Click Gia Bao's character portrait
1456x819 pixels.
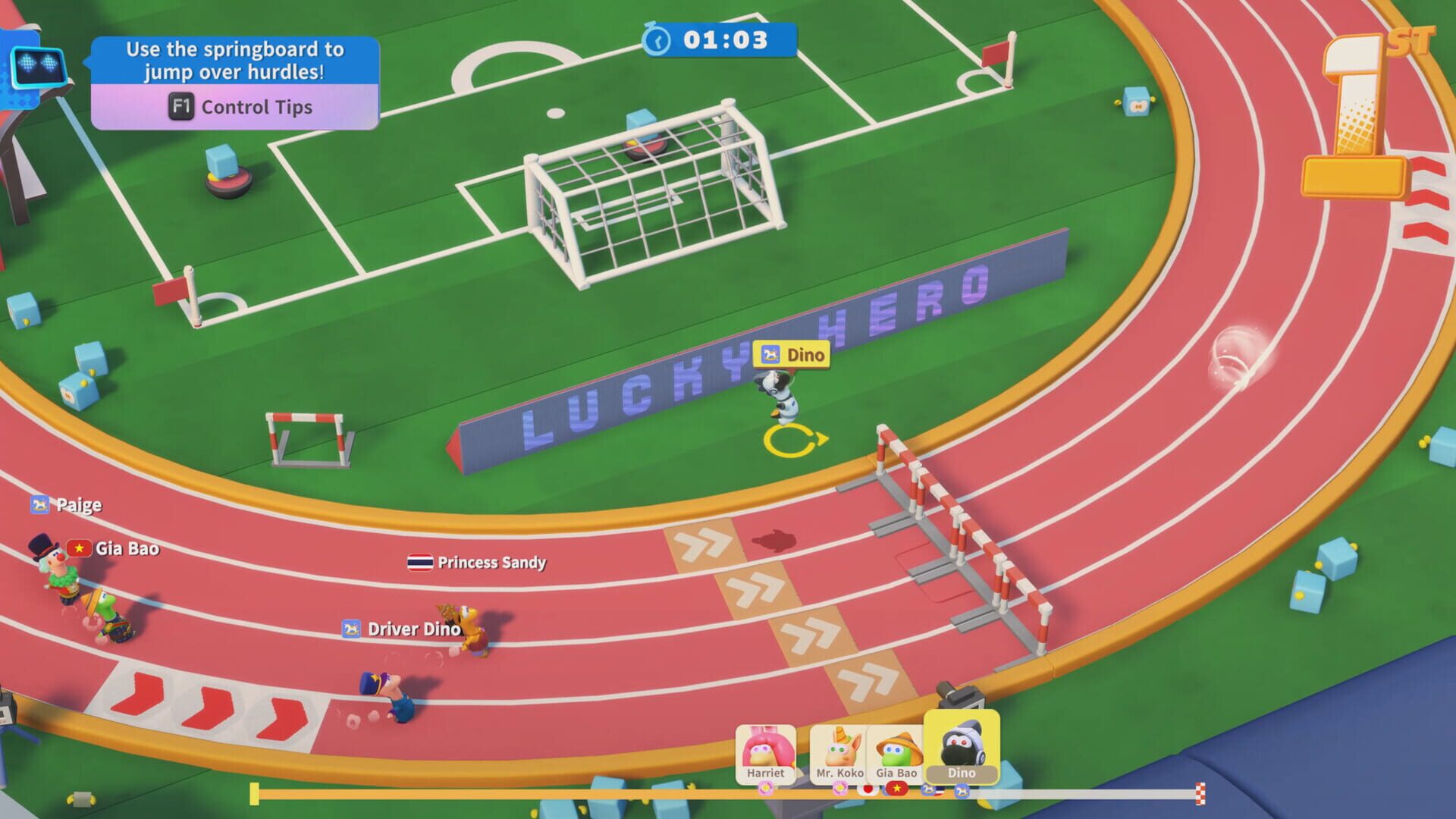[899, 749]
